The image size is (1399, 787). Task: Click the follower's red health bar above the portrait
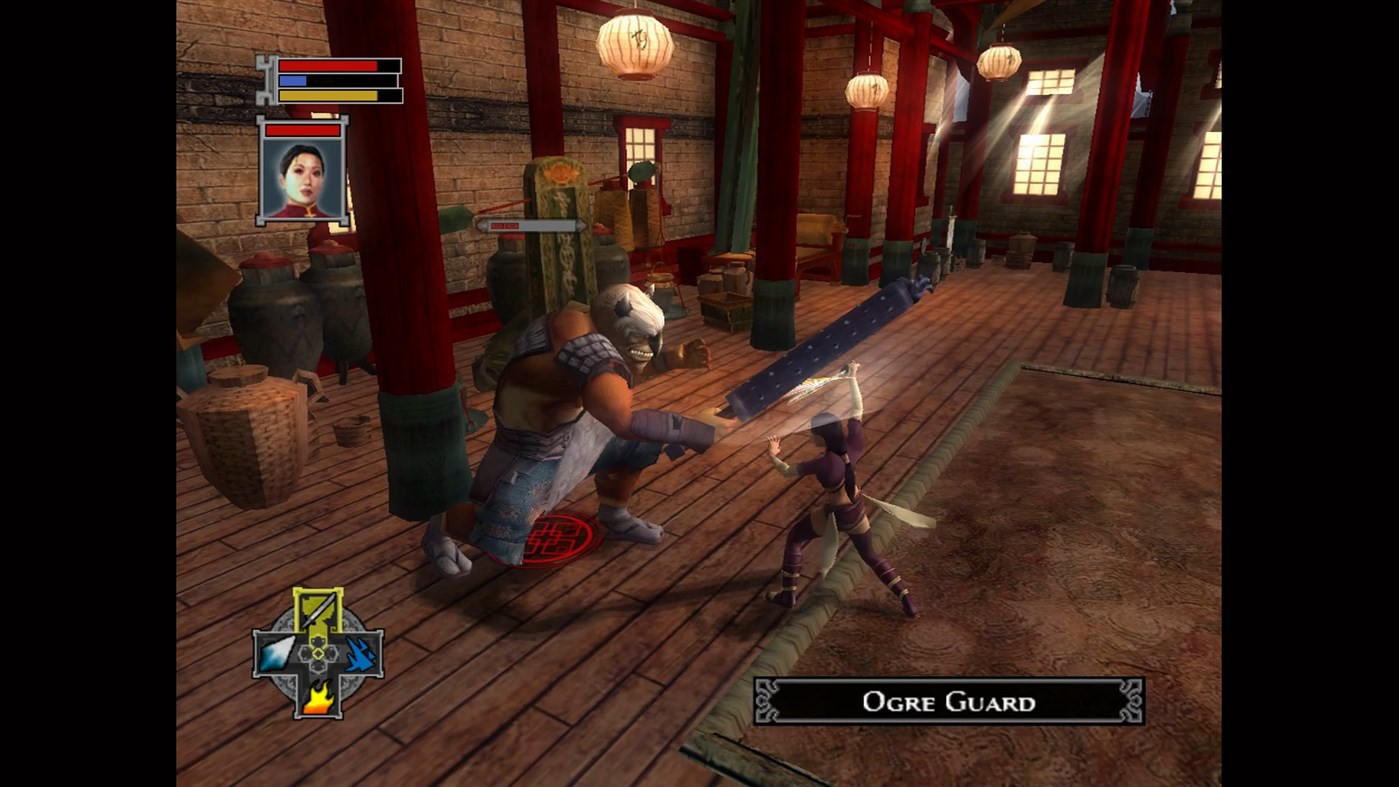pyautogui.click(x=301, y=130)
